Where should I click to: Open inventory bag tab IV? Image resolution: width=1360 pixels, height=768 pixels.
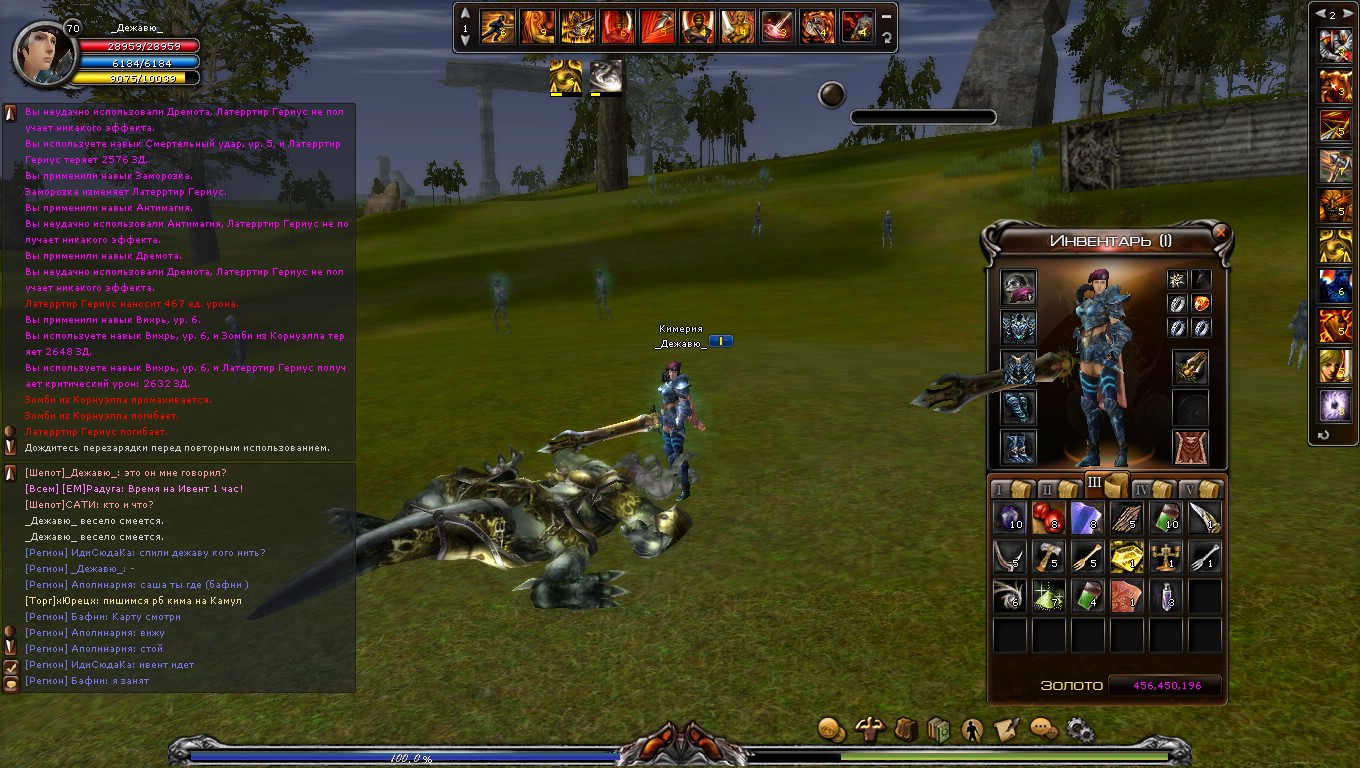pyautogui.click(x=1150, y=489)
